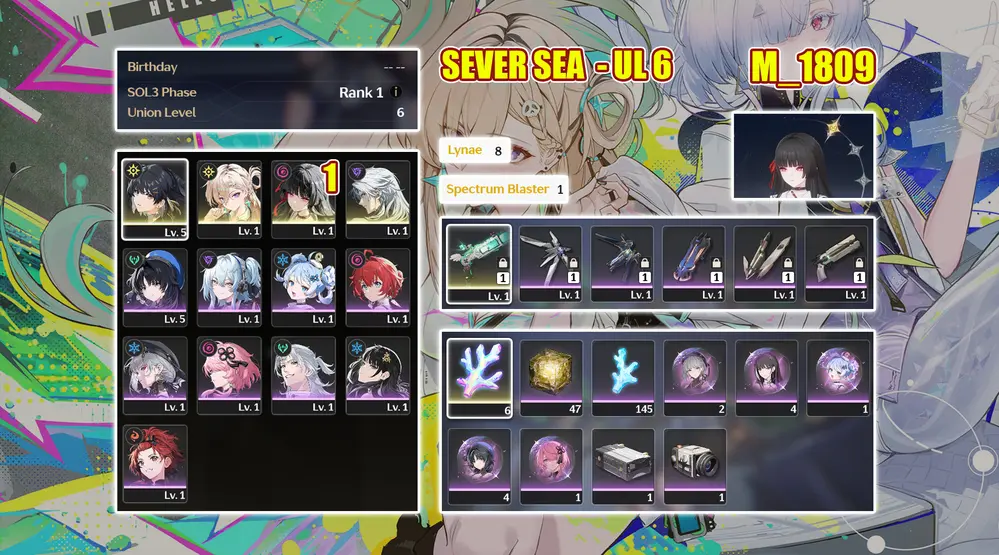The image size is (999, 555).
Task: Select the camera item slot
Action: (693, 466)
